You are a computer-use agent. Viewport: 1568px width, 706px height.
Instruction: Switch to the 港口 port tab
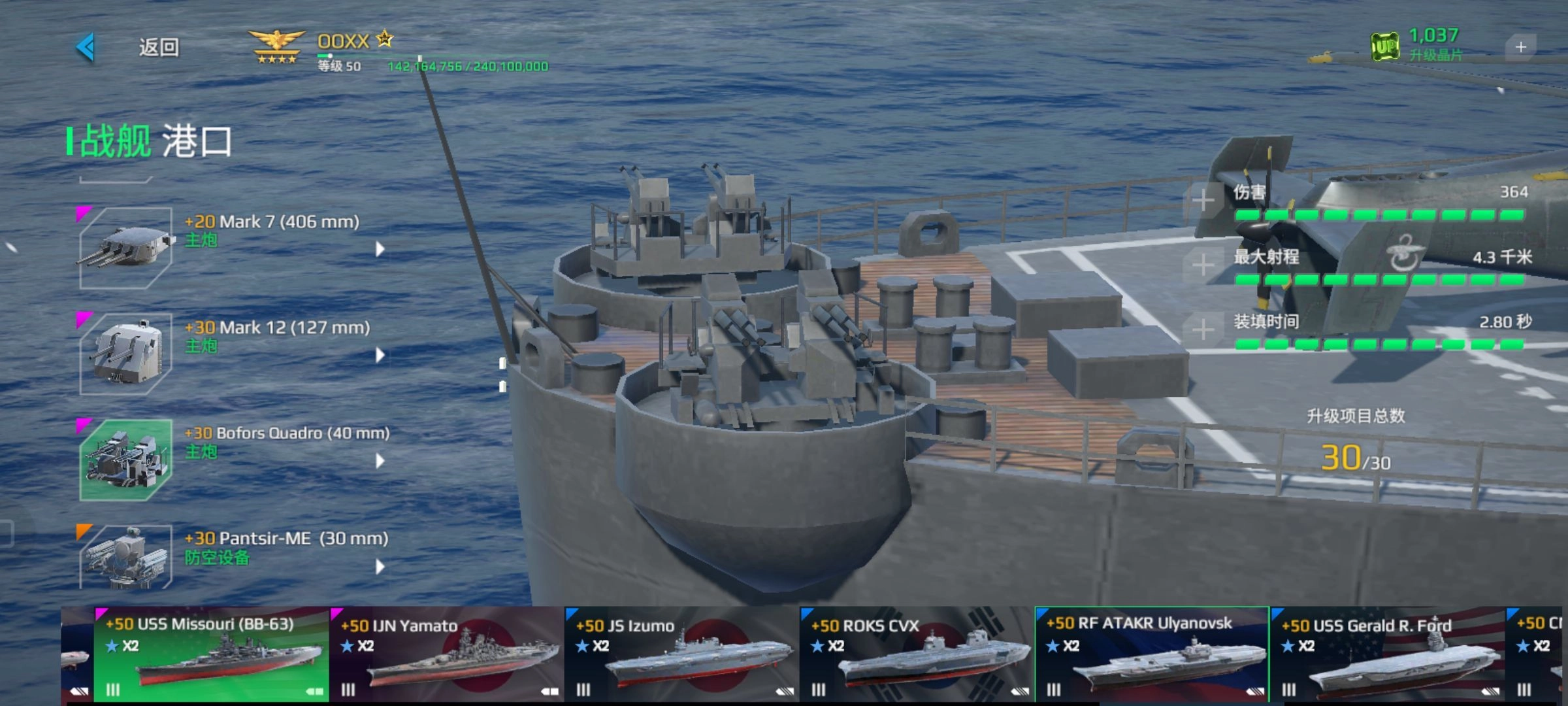(x=197, y=141)
